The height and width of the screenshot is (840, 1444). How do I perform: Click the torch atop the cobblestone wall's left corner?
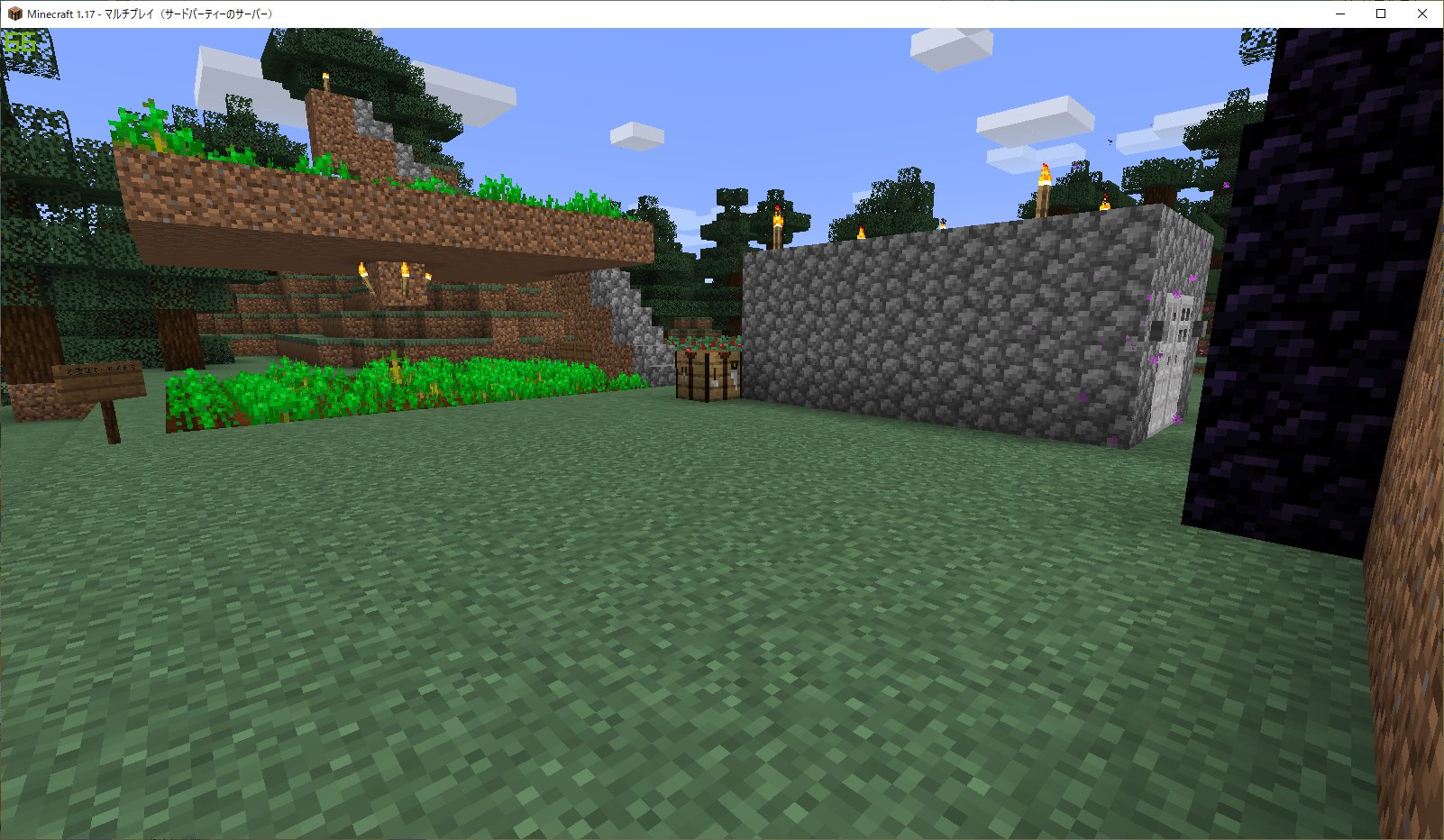(776, 224)
